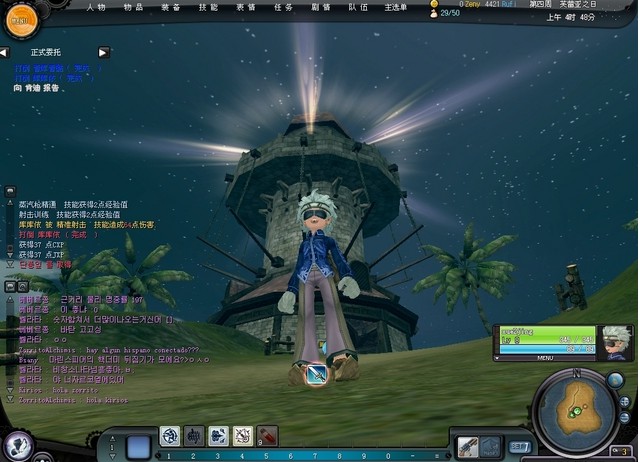Open the 装备 equipment menu

pos(170,6)
